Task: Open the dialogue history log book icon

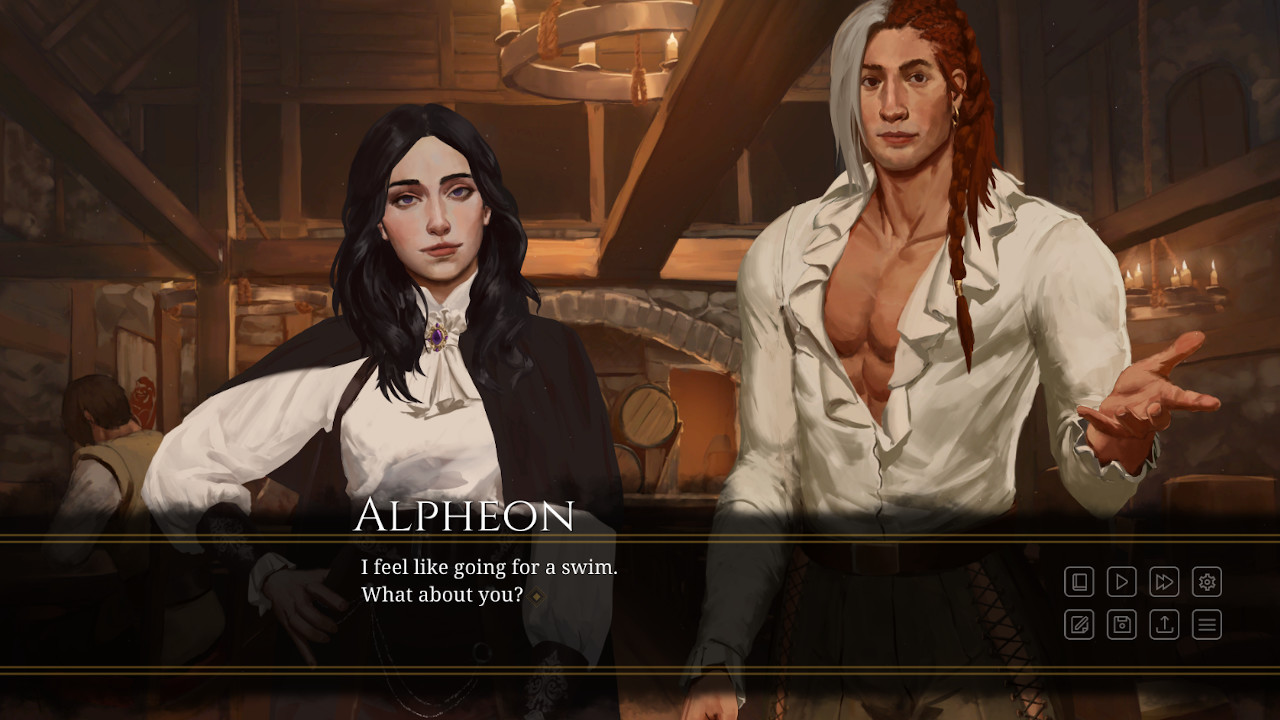Action: (x=1079, y=582)
